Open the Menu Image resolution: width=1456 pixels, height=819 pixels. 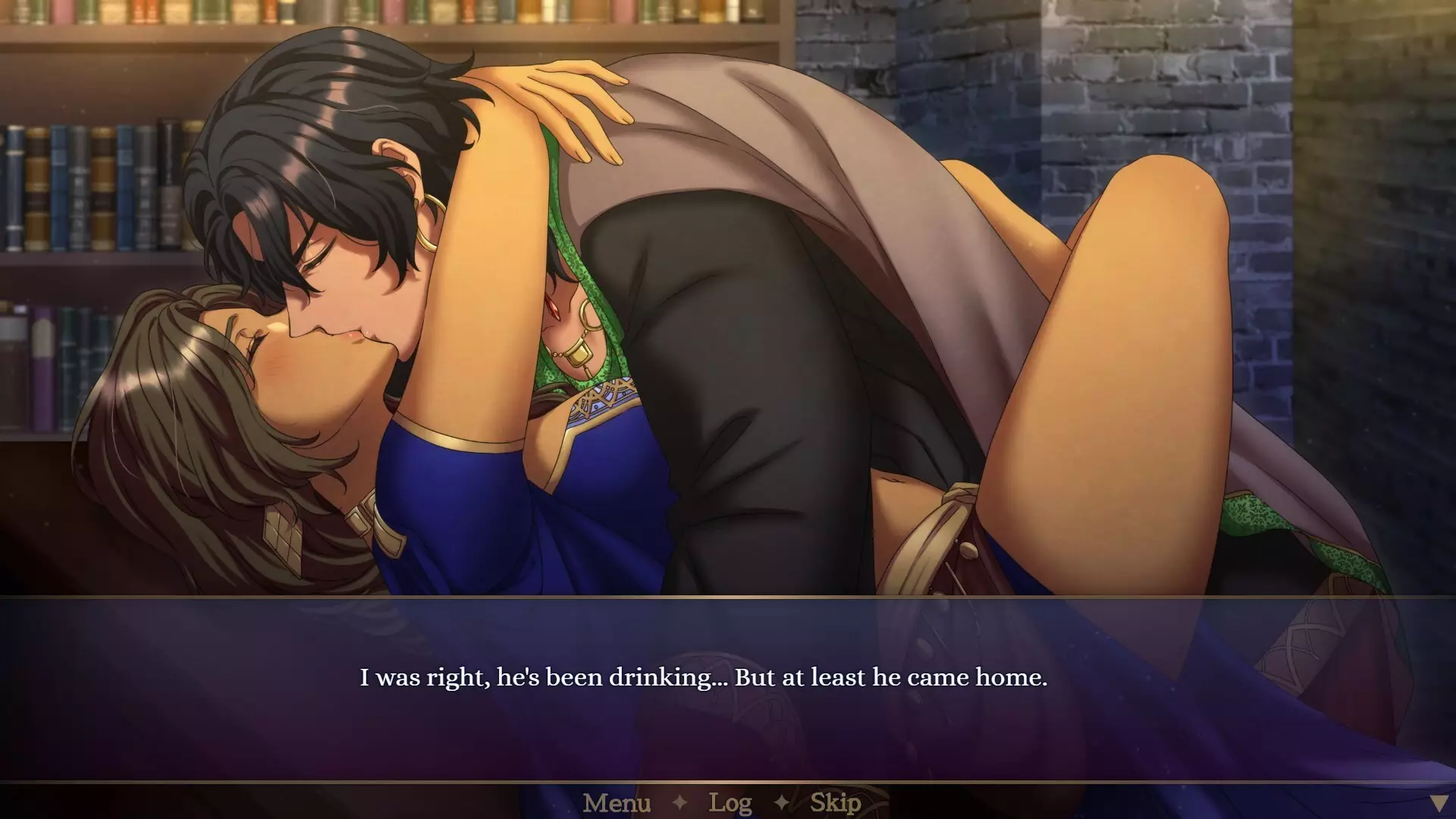617,802
